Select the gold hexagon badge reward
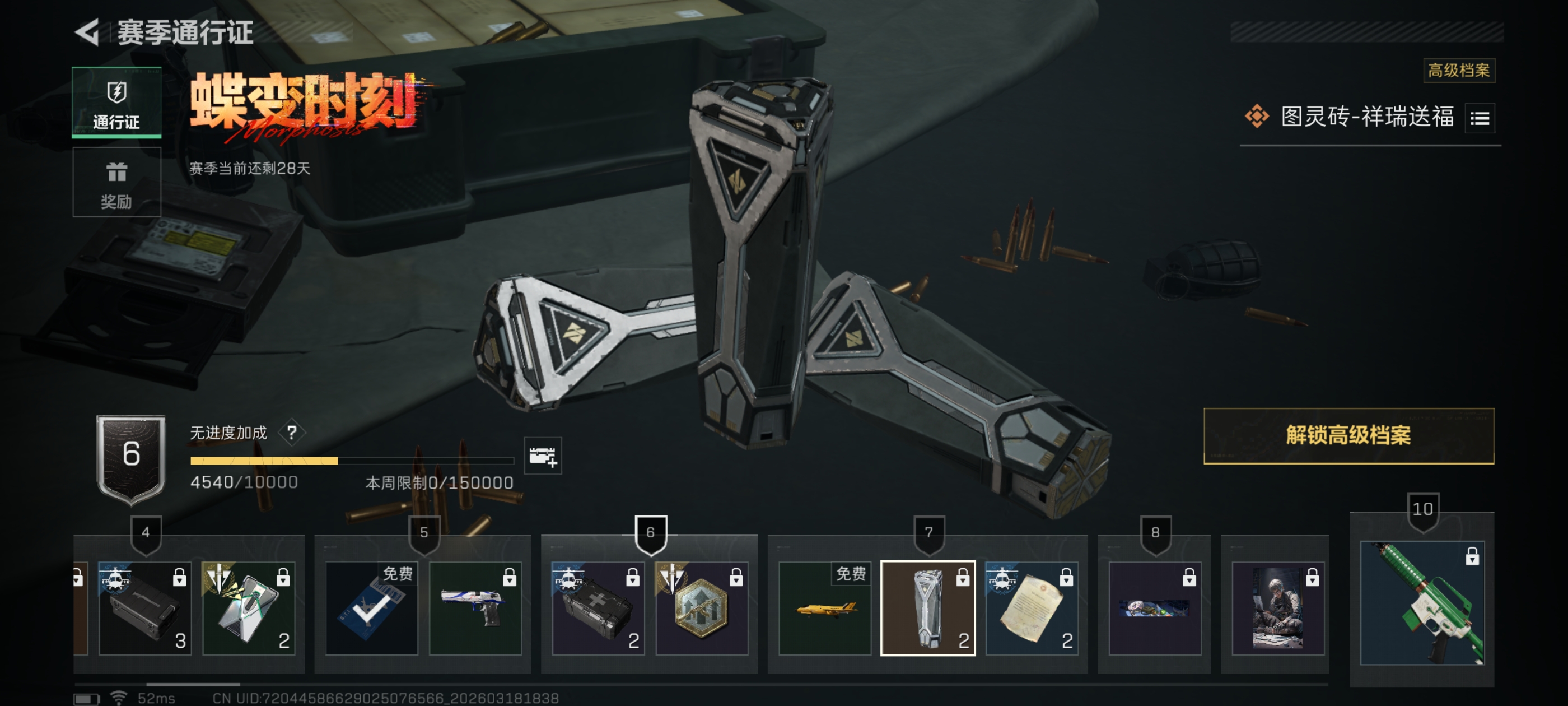Viewport: 1568px width, 706px height. [701, 608]
